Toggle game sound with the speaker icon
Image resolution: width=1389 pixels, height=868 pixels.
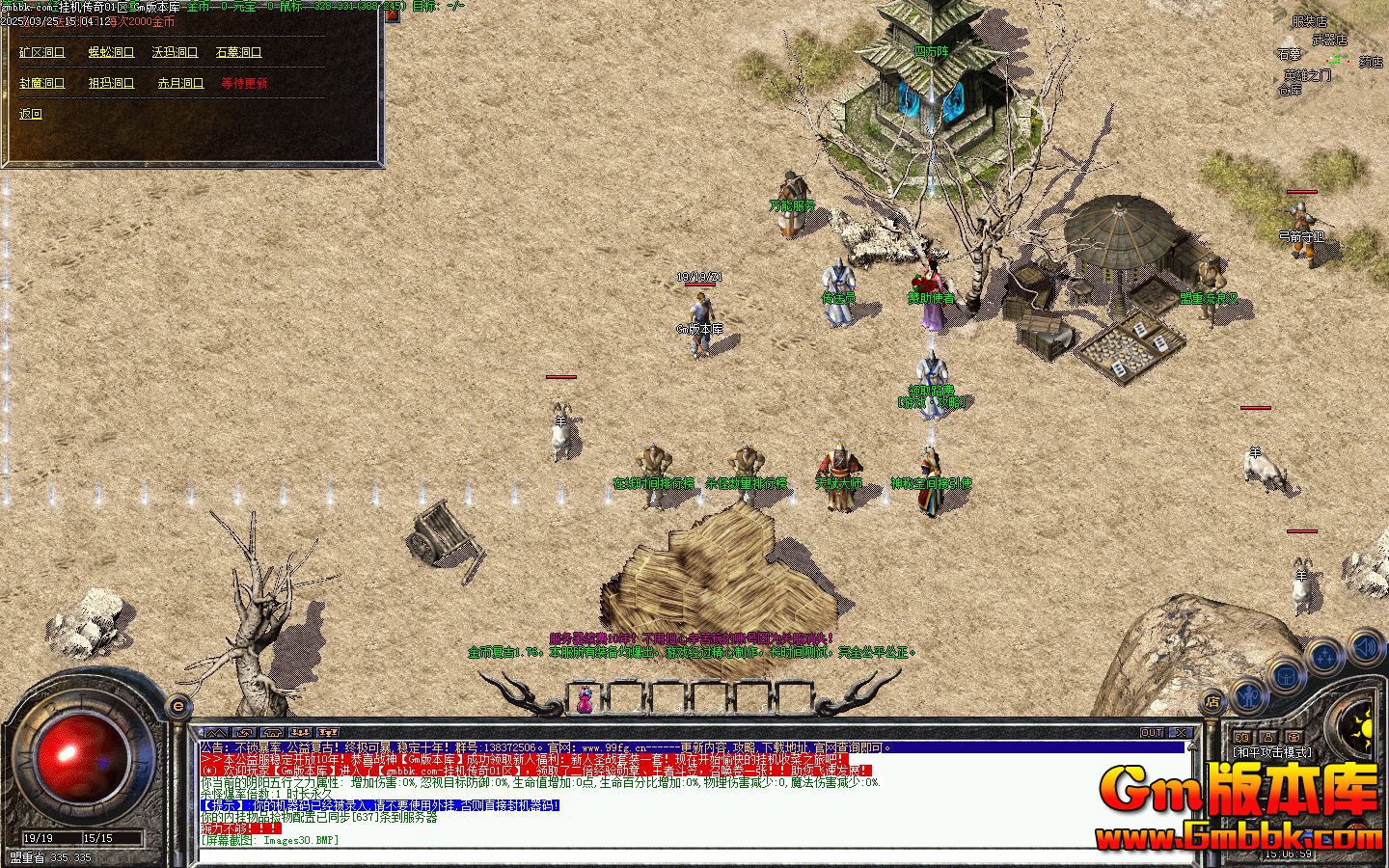(x=1365, y=644)
